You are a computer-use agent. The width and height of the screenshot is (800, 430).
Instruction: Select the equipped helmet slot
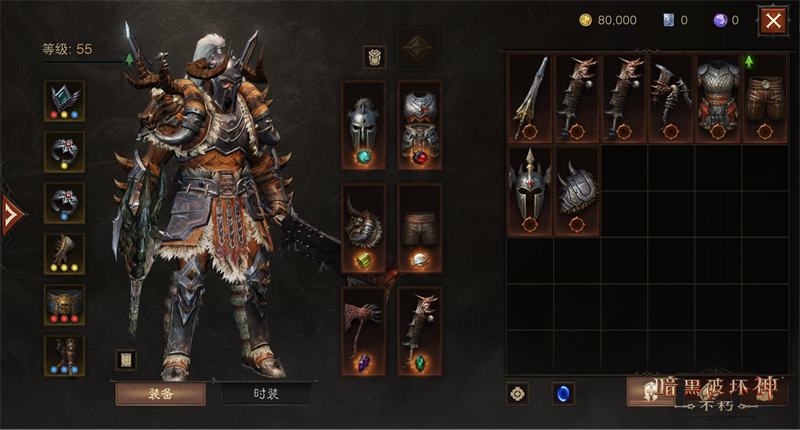point(363,124)
